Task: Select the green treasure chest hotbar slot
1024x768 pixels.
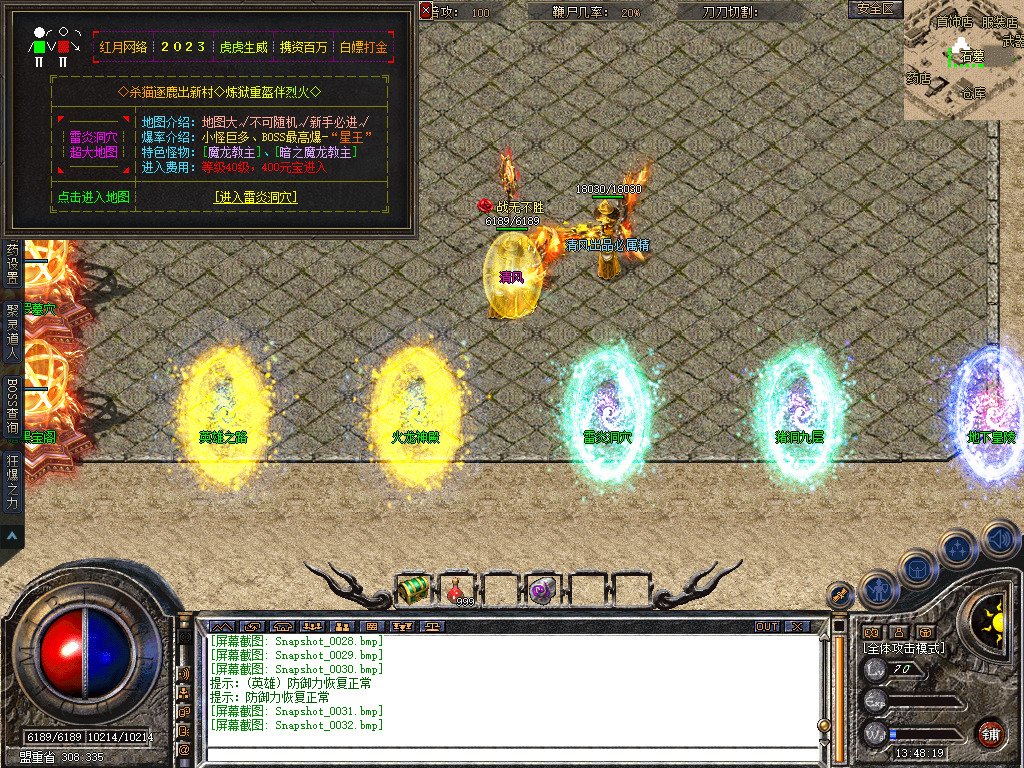Action: [x=412, y=590]
